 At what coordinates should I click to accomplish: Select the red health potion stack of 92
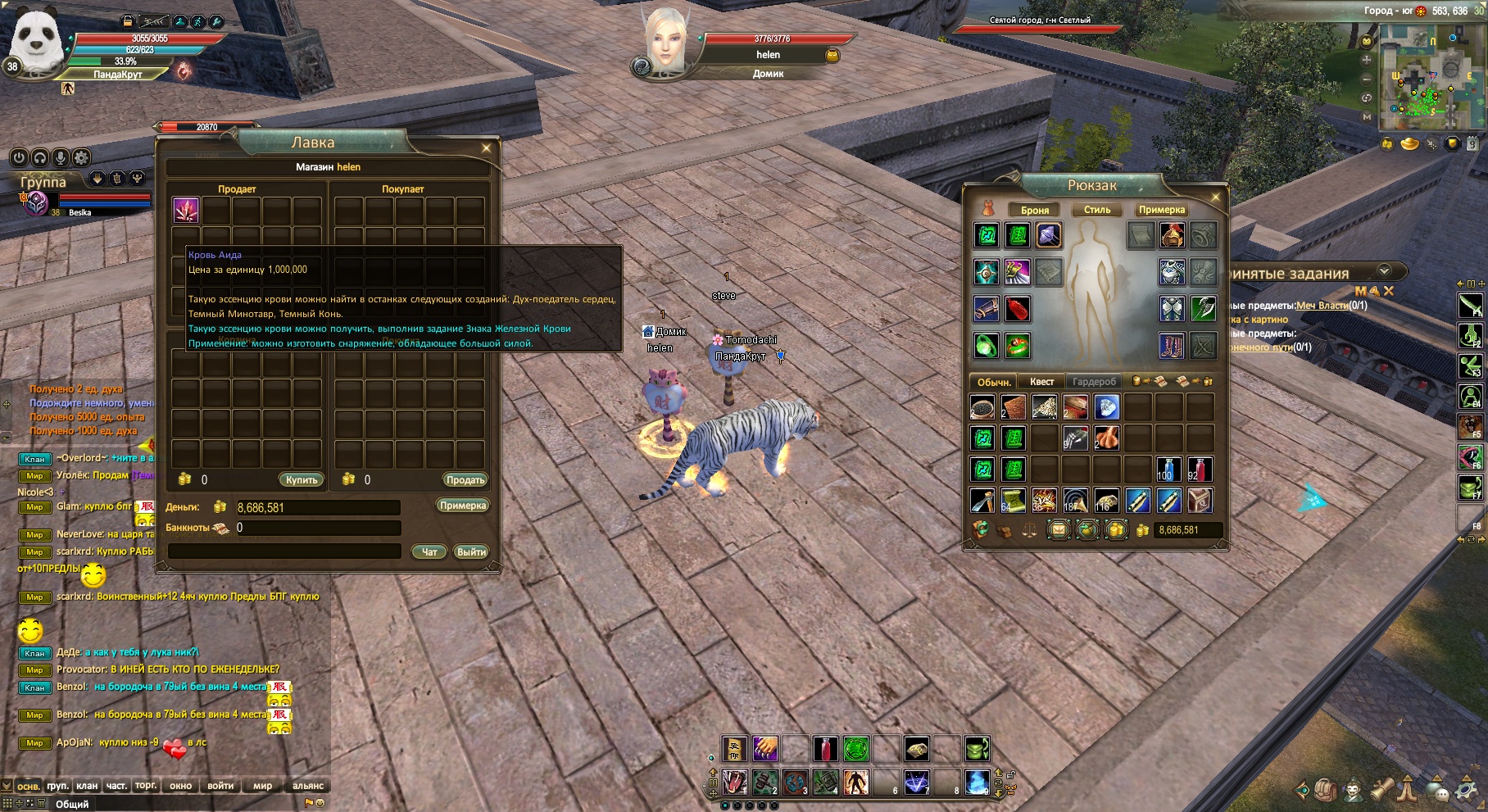click(1200, 470)
